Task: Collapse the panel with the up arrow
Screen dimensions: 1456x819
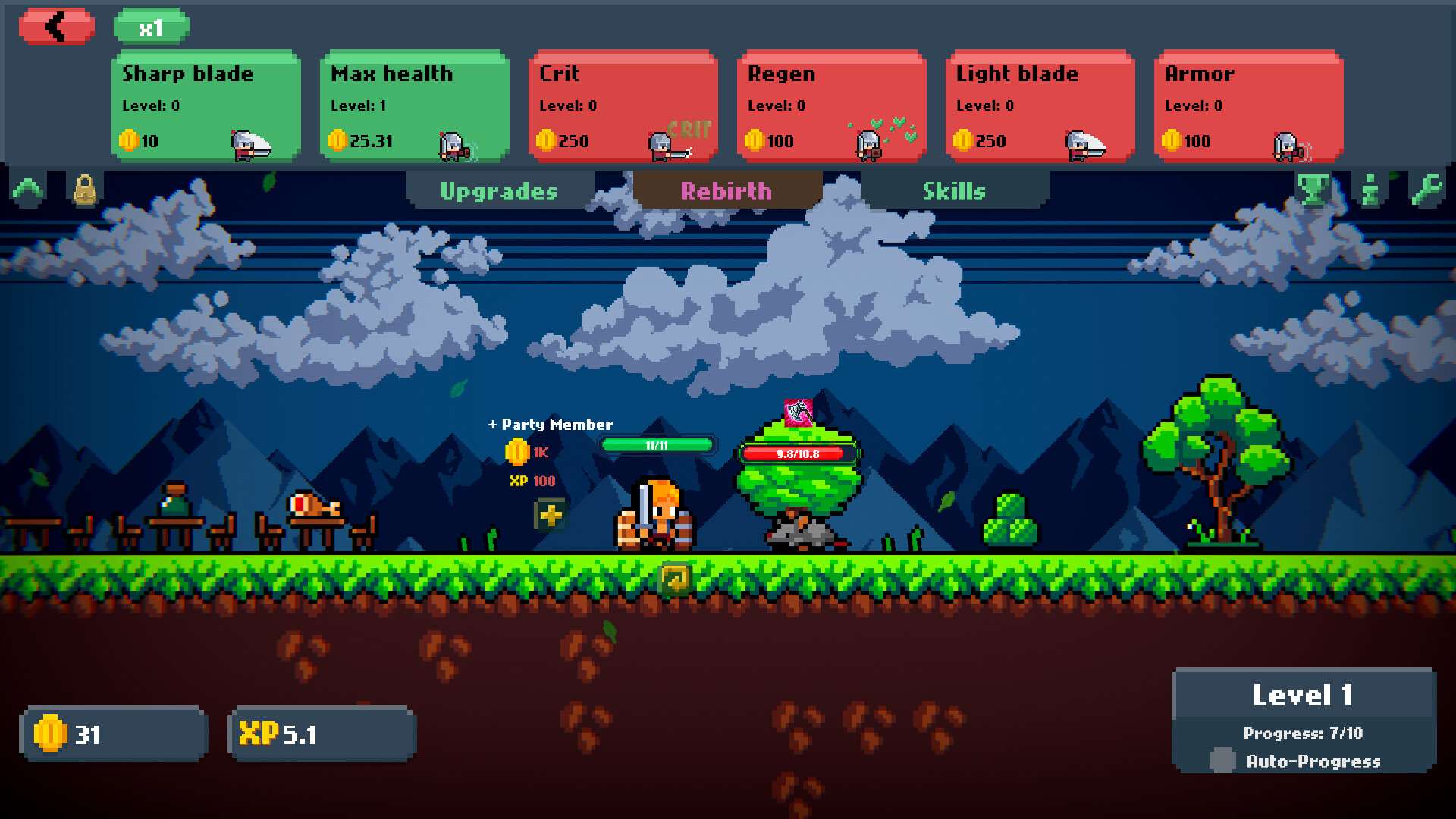Action: click(28, 190)
